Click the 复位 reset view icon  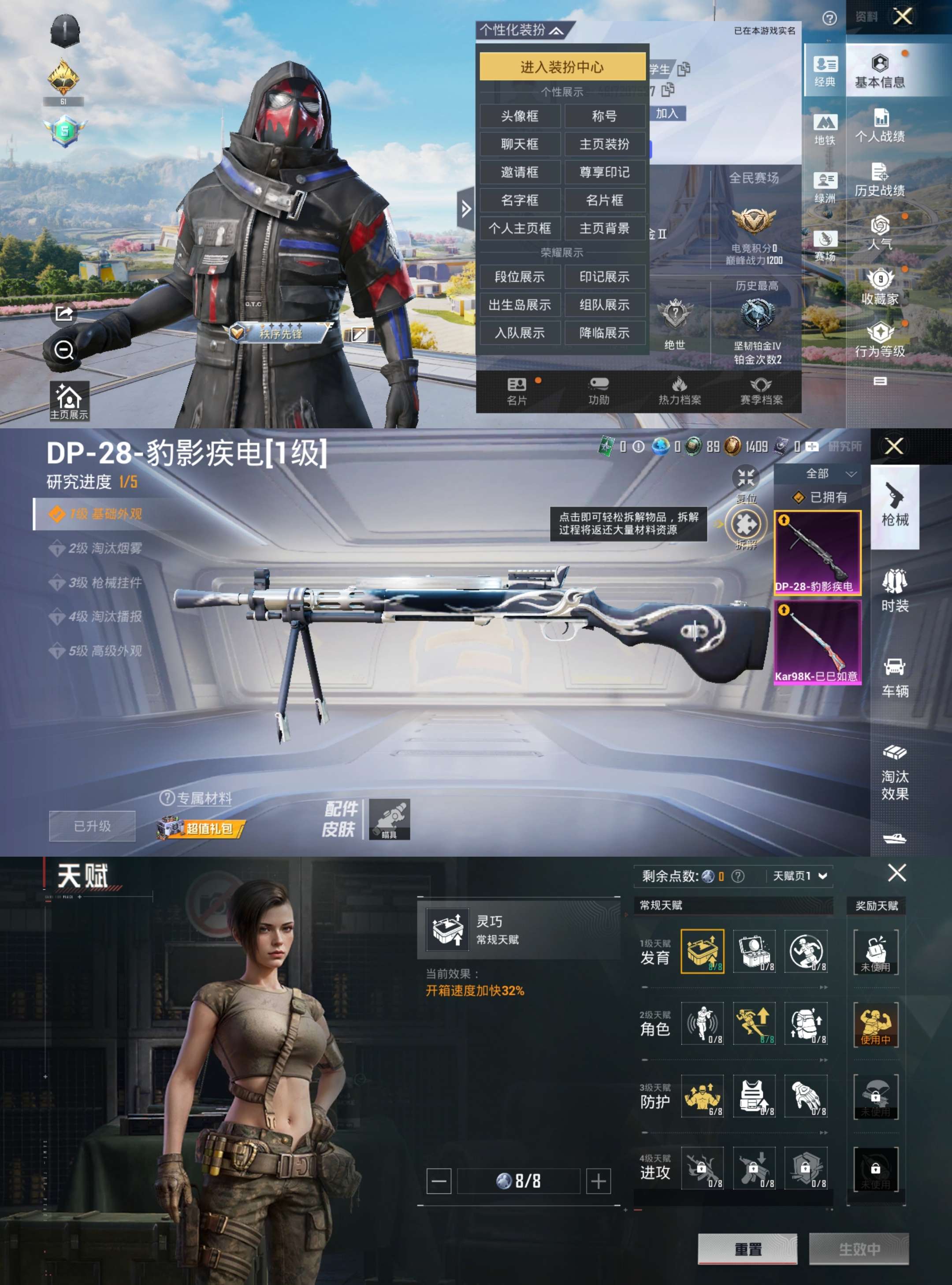(745, 477)
